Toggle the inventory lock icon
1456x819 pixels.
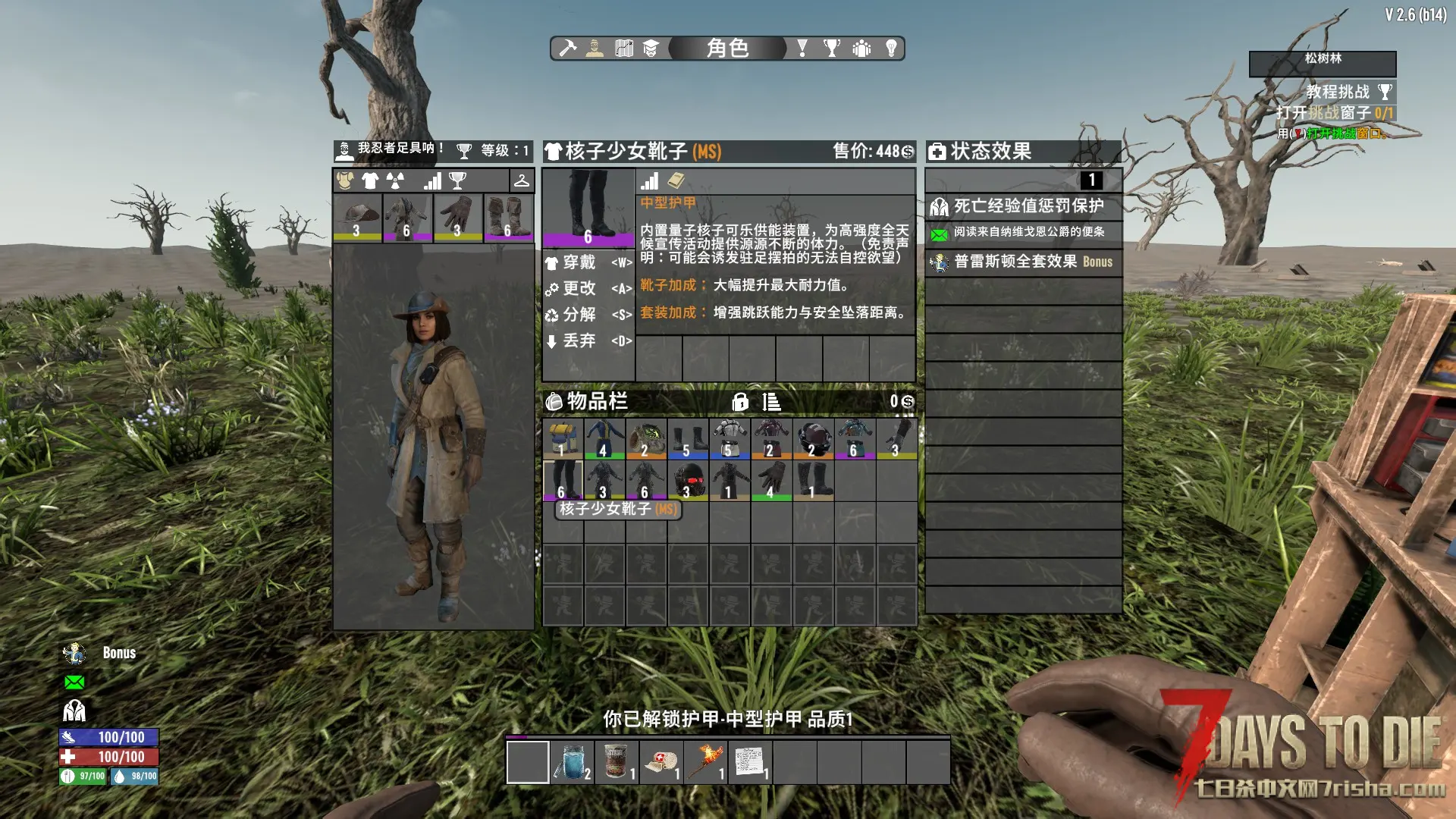coord(740,402)
